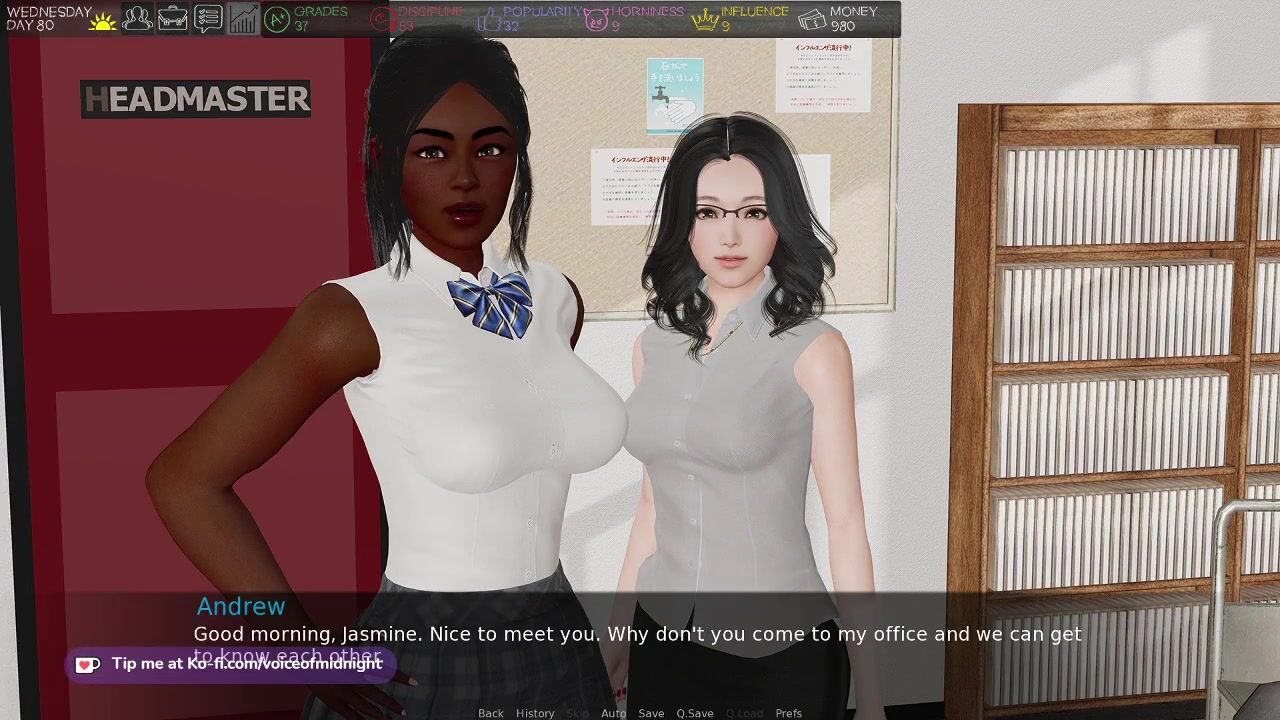Click the Ko-fi tip banner
This screenshot has height=720, width=1280.
(230, 664)
